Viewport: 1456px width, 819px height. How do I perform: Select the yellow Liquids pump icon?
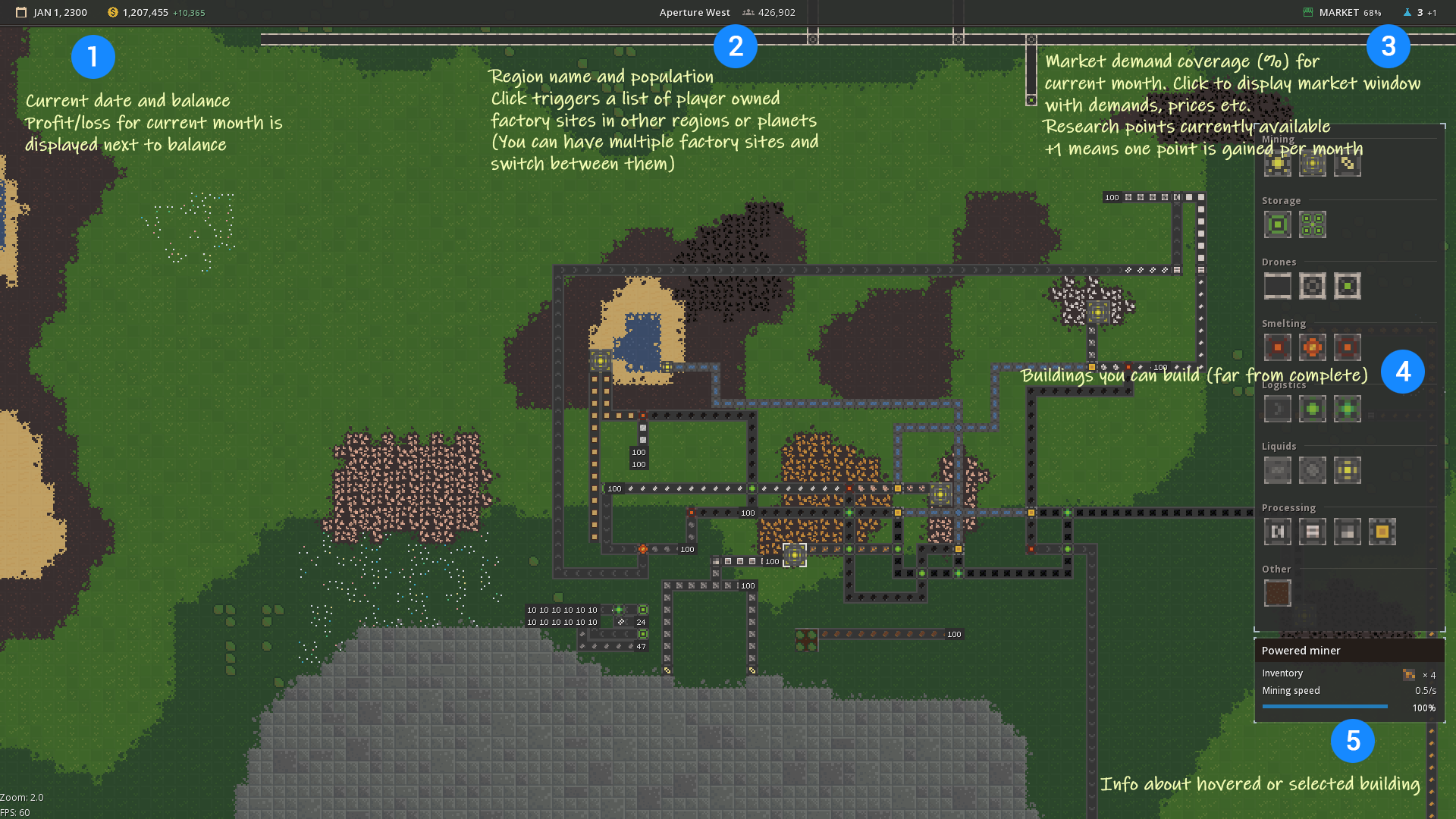pos(1347,470)
